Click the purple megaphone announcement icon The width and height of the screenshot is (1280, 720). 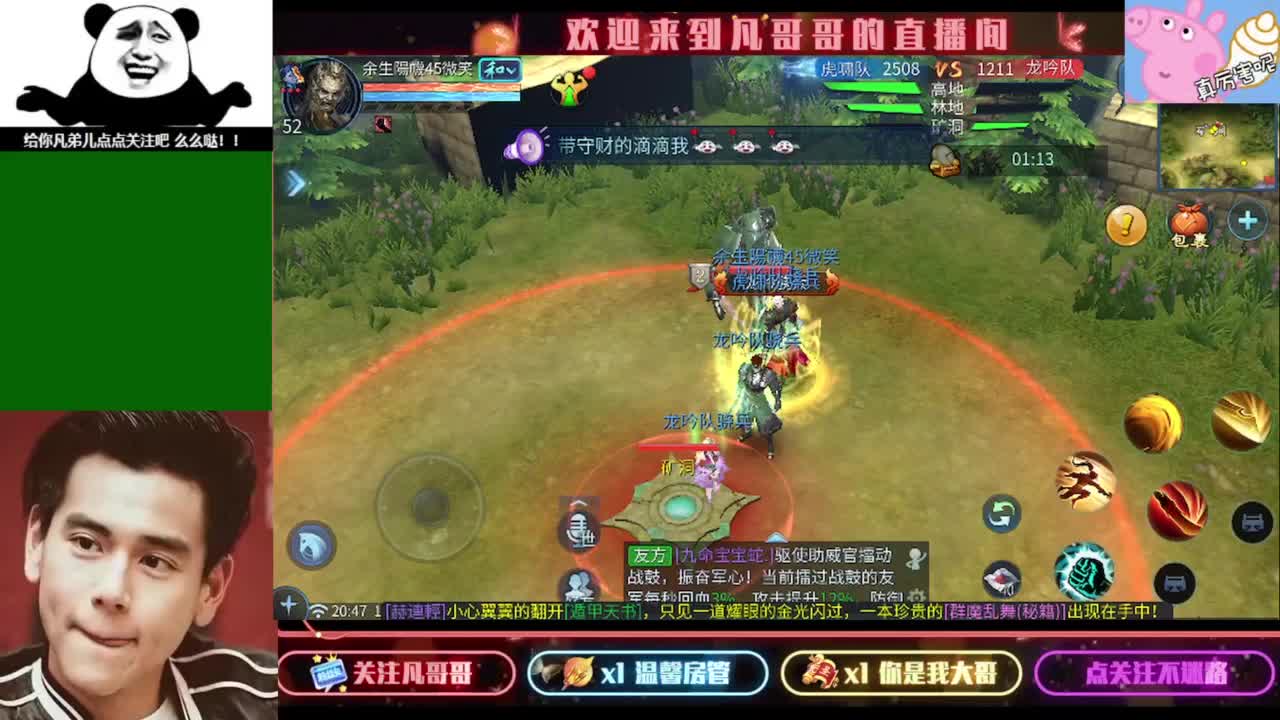pyautogui.click(x=528, y=145)
